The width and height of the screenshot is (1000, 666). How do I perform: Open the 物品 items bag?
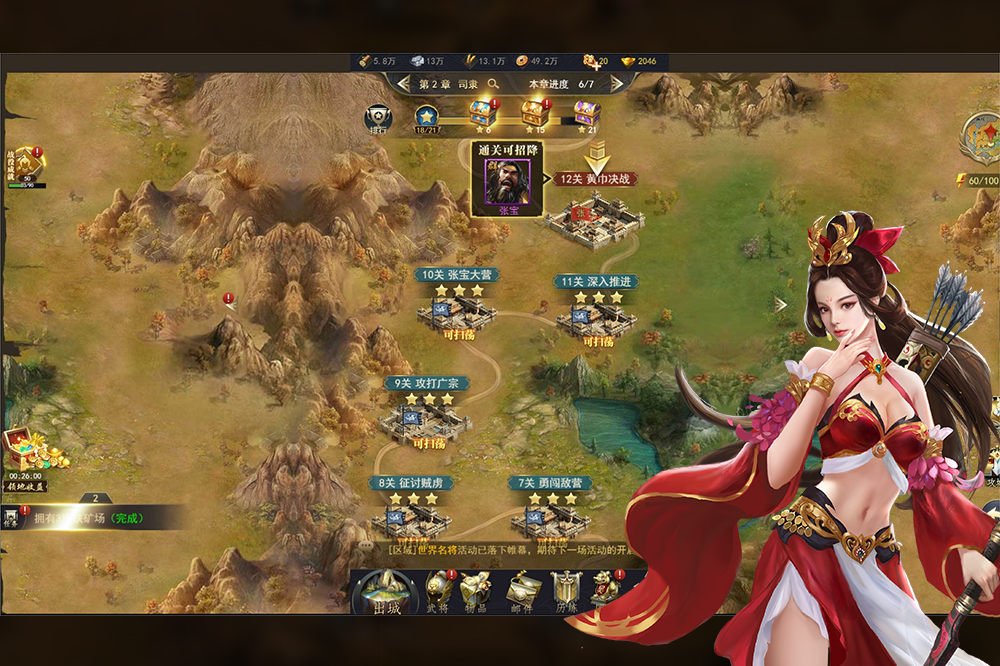(x=476, y=590)
